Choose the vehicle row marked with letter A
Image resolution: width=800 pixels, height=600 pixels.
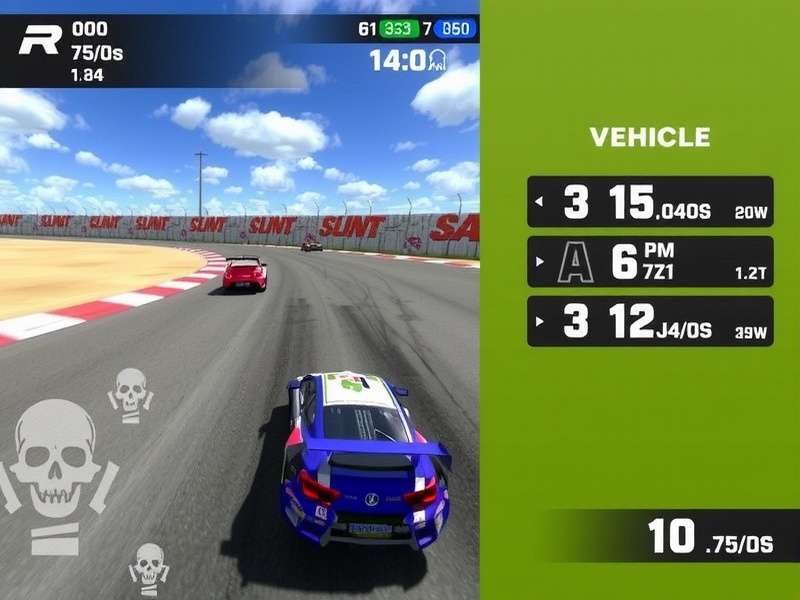[x=650, y=262]
